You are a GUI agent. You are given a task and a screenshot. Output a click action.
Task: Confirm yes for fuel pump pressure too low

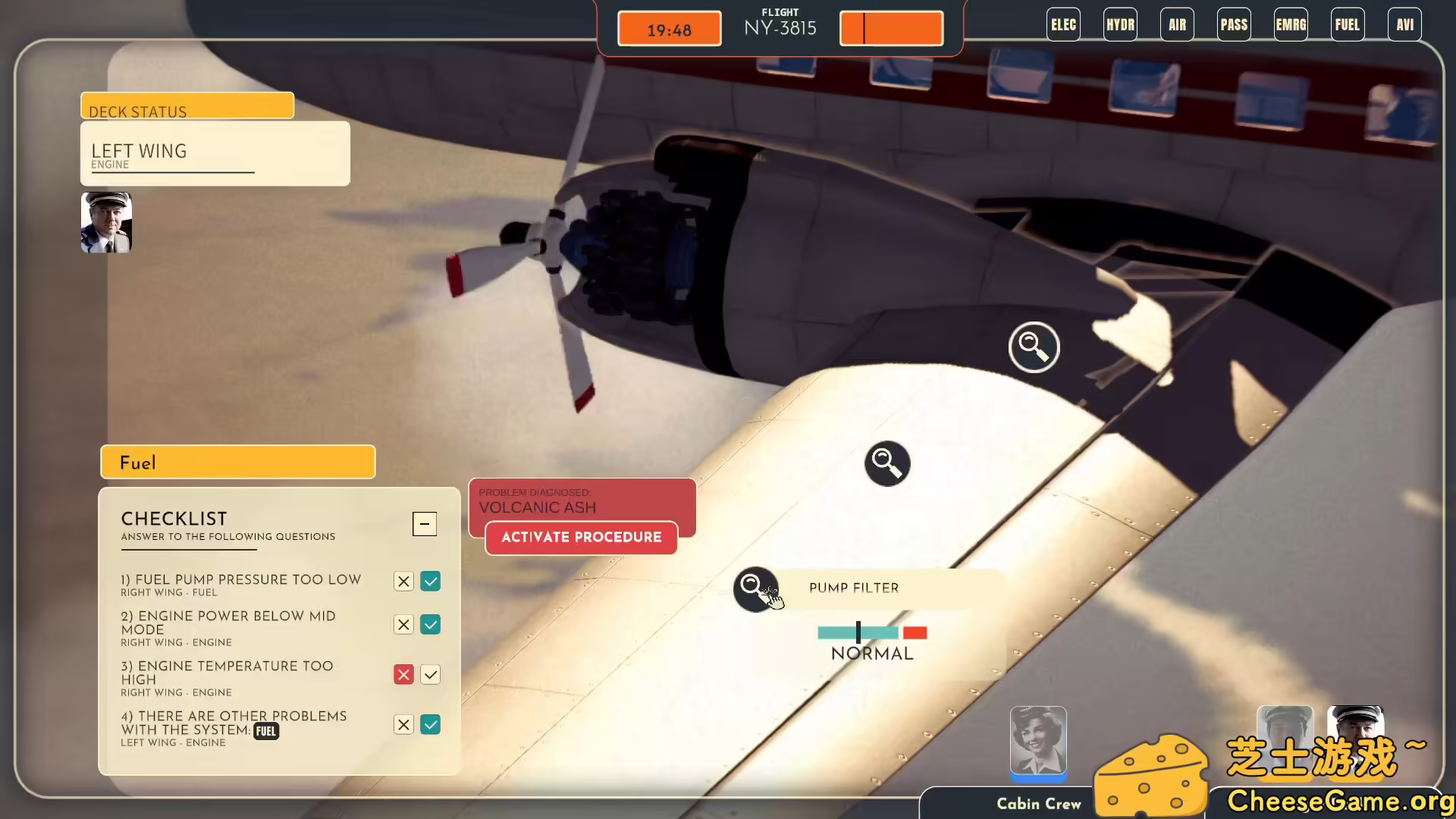430,581
